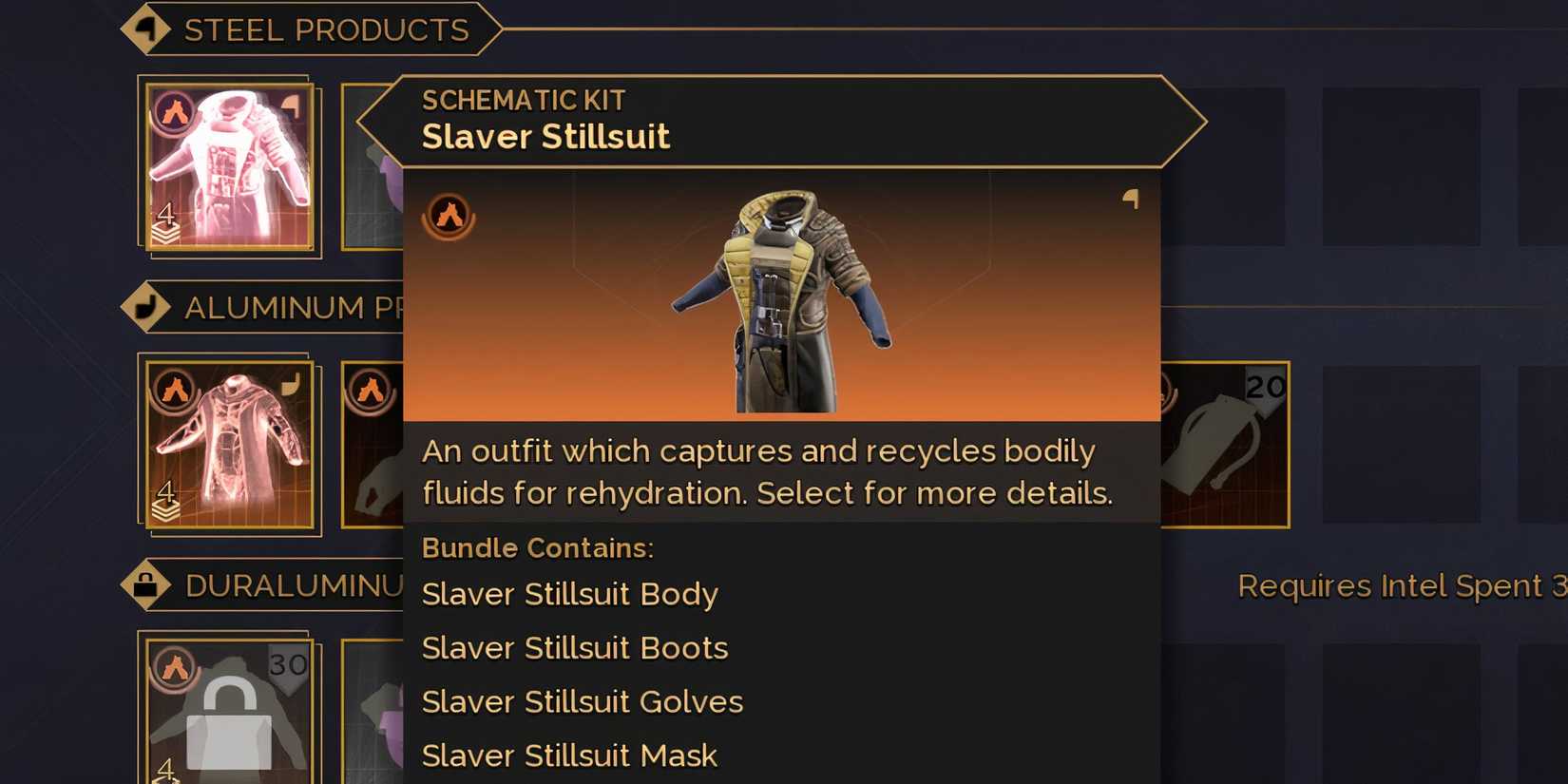The image size is (1568, 784).
Task: Select the faction emblem on the aluminum coat schematic
Action: point(174,391)
